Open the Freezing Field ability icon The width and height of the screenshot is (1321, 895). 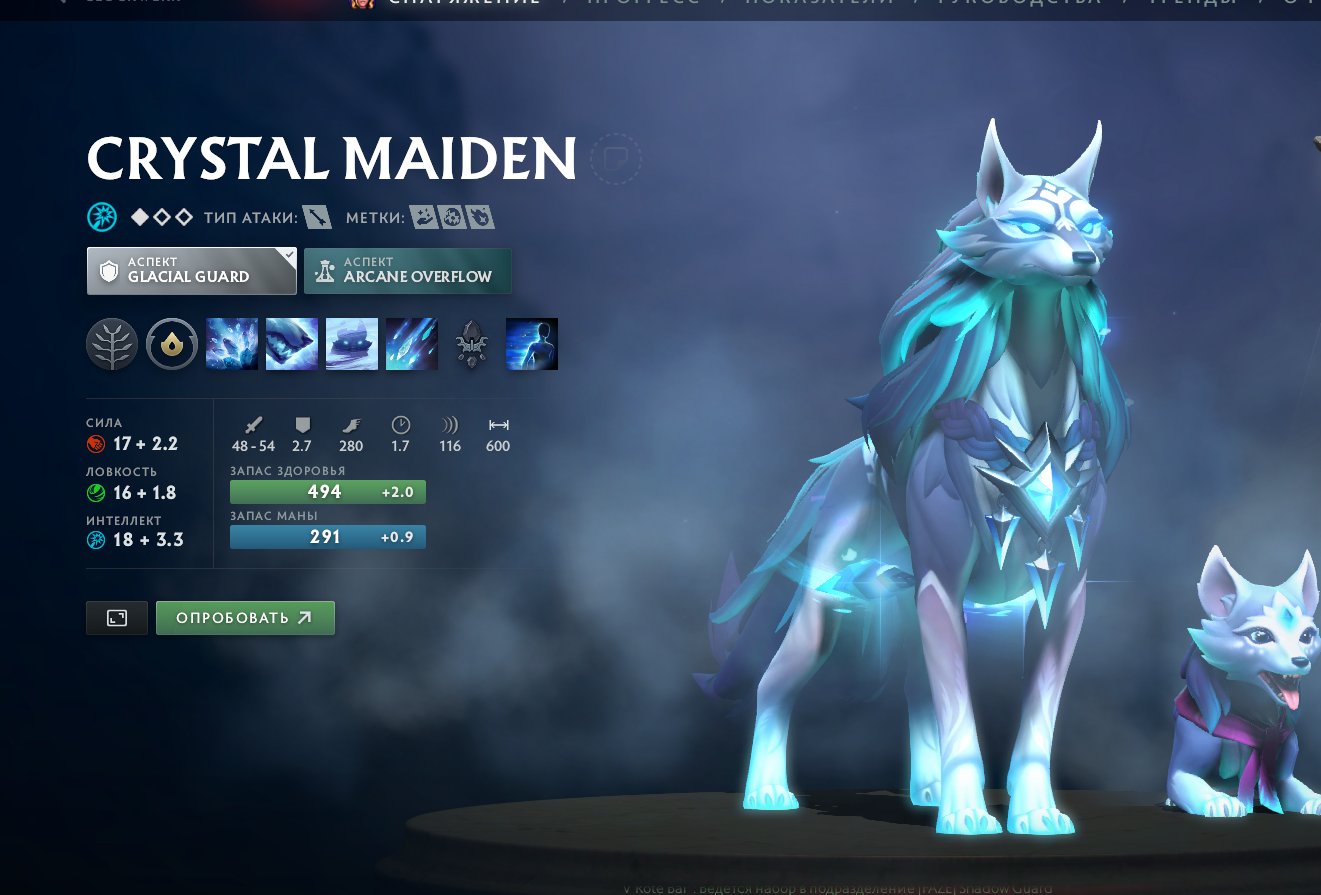[412, 343]
